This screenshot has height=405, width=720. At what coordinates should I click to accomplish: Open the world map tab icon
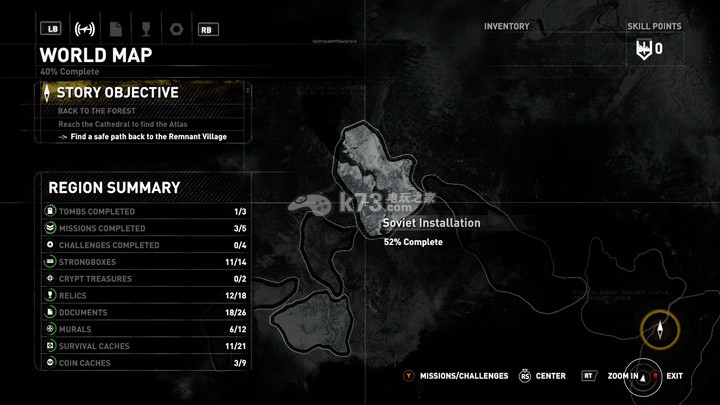click(86, 28)
